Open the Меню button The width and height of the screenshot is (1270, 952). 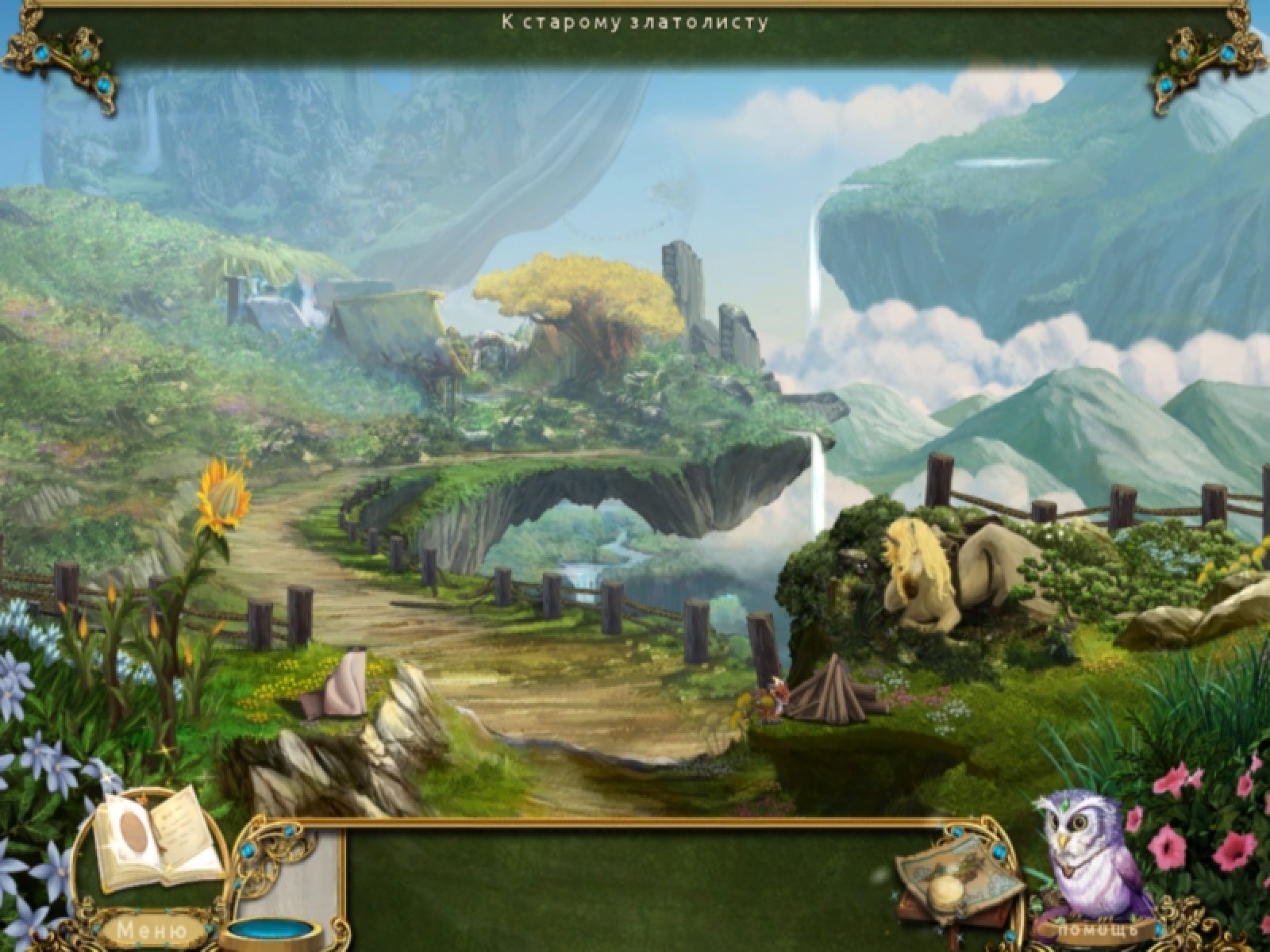coord(152,929)
